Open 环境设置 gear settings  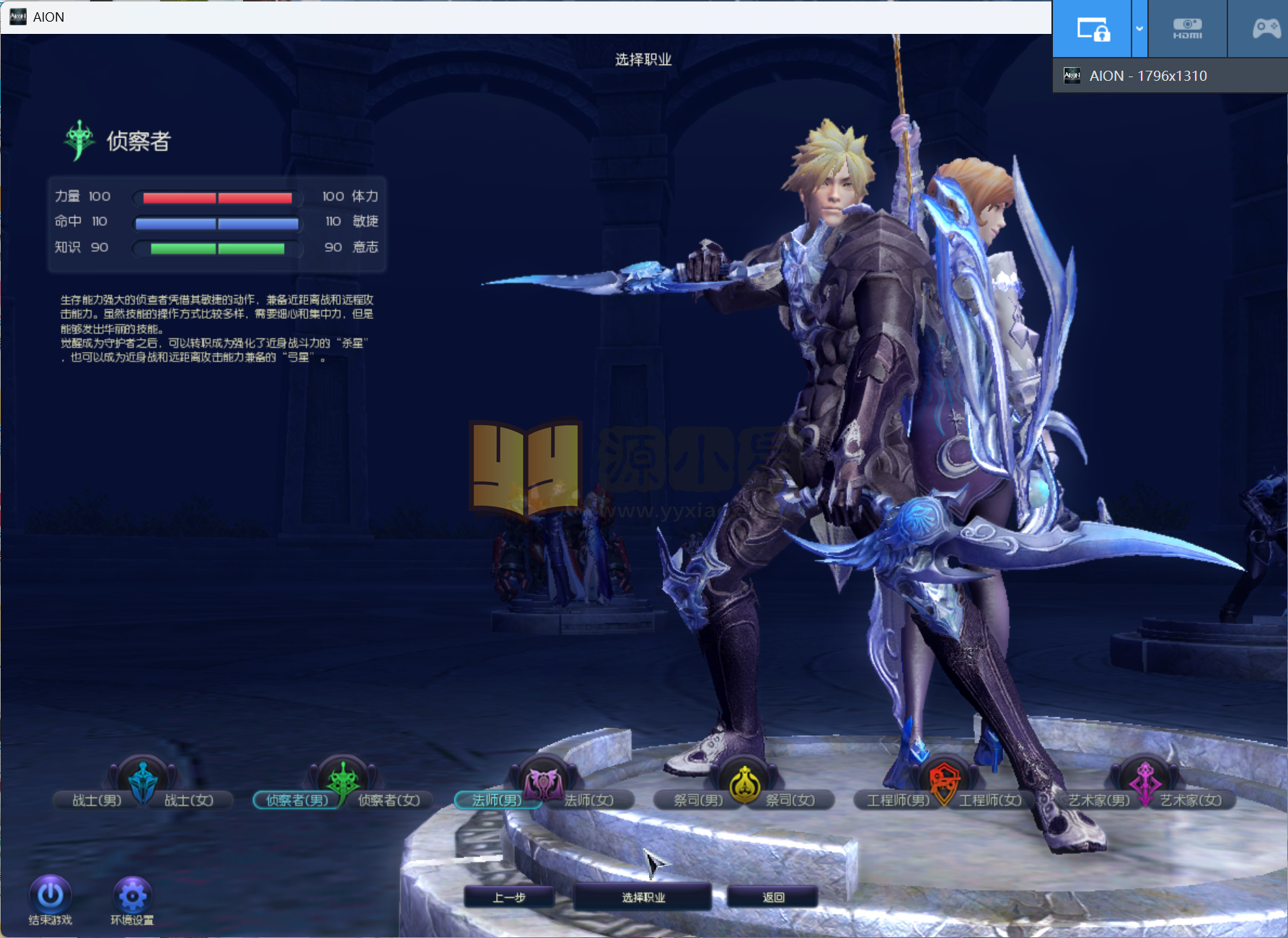pos(132,895)
